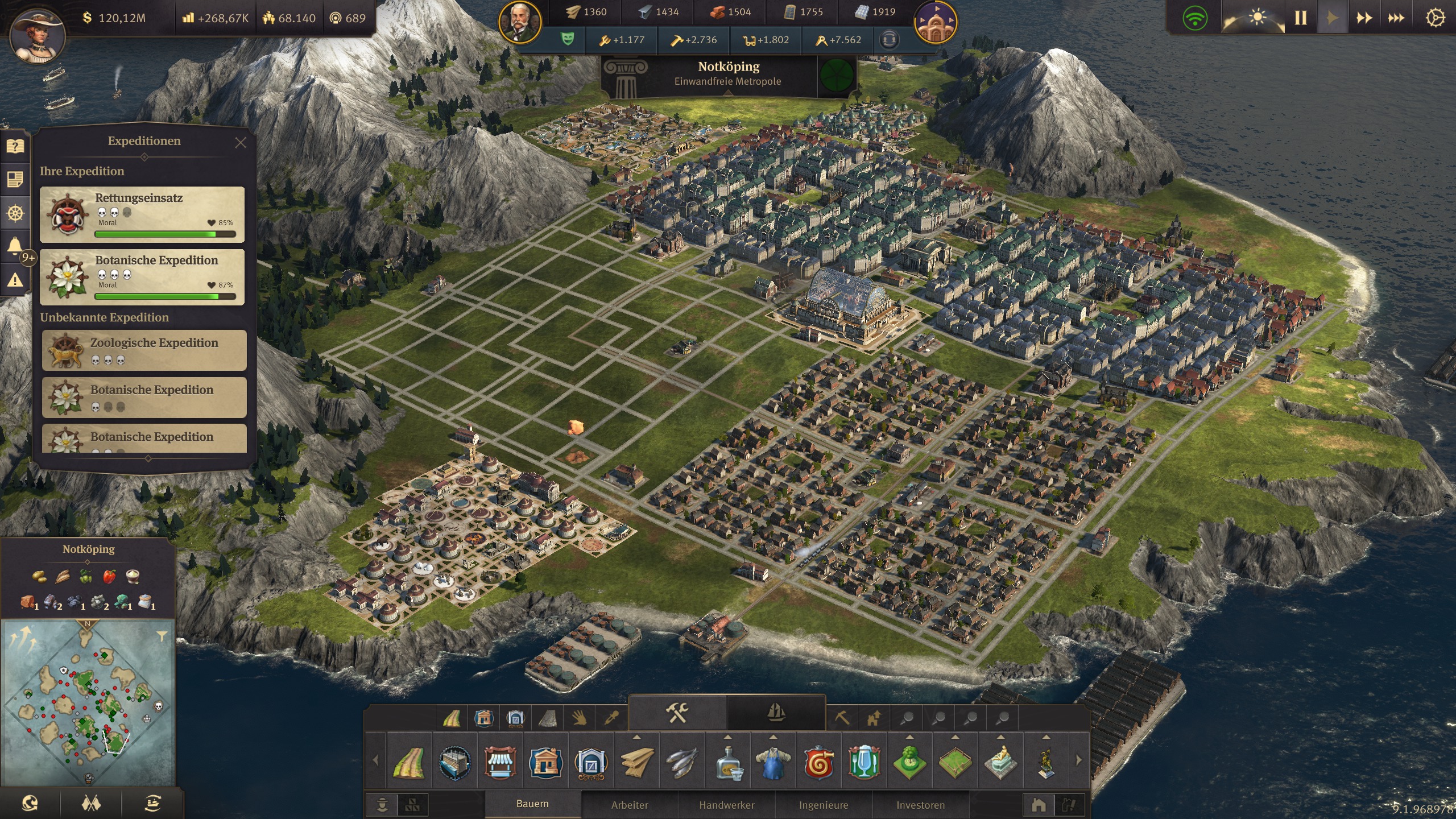Pick the fire station hose icon

pos(818,762)
